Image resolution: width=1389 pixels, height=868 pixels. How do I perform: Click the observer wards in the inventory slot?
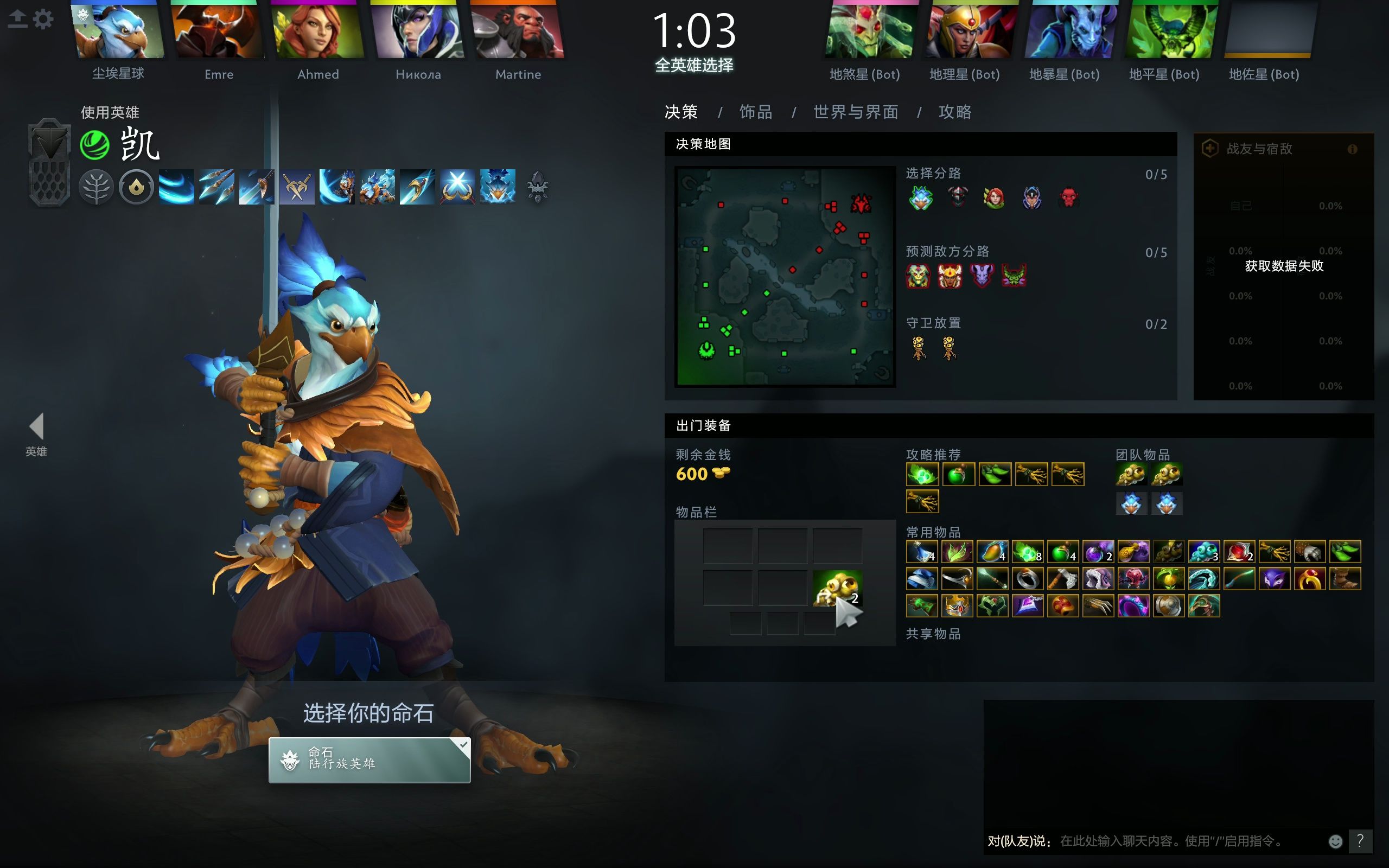click(837, 589)
